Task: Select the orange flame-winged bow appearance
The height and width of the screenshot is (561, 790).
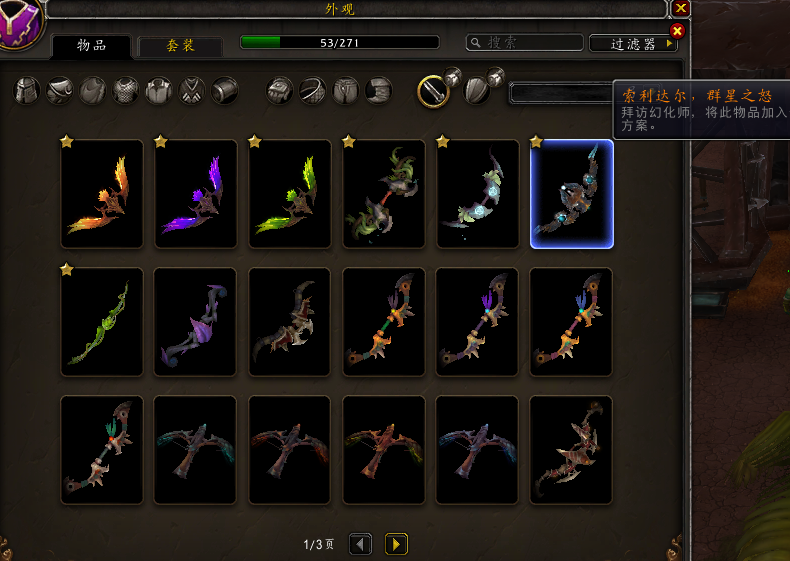Action: pos(102,194)
